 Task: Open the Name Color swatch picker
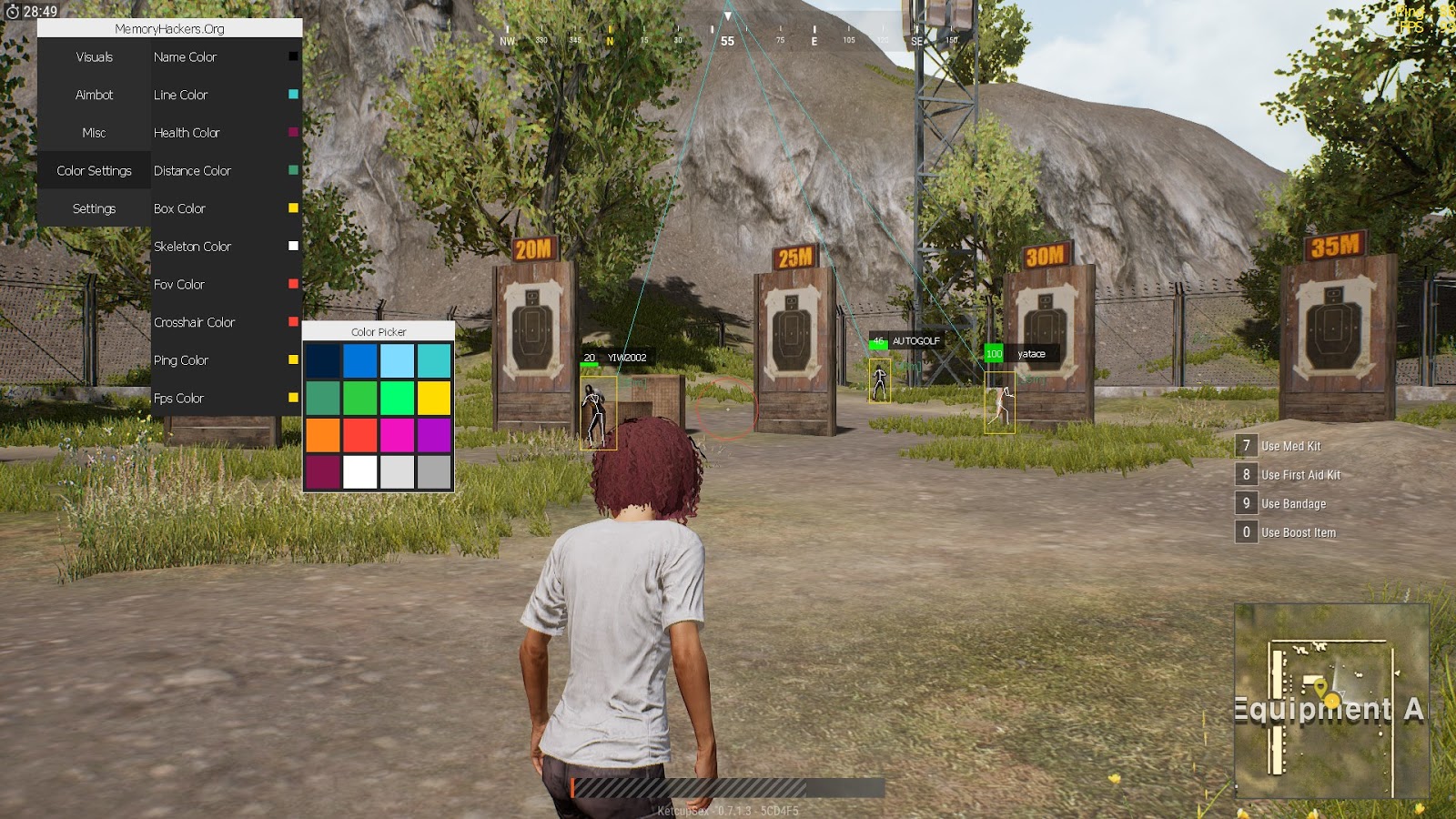[x=291, y=56]
